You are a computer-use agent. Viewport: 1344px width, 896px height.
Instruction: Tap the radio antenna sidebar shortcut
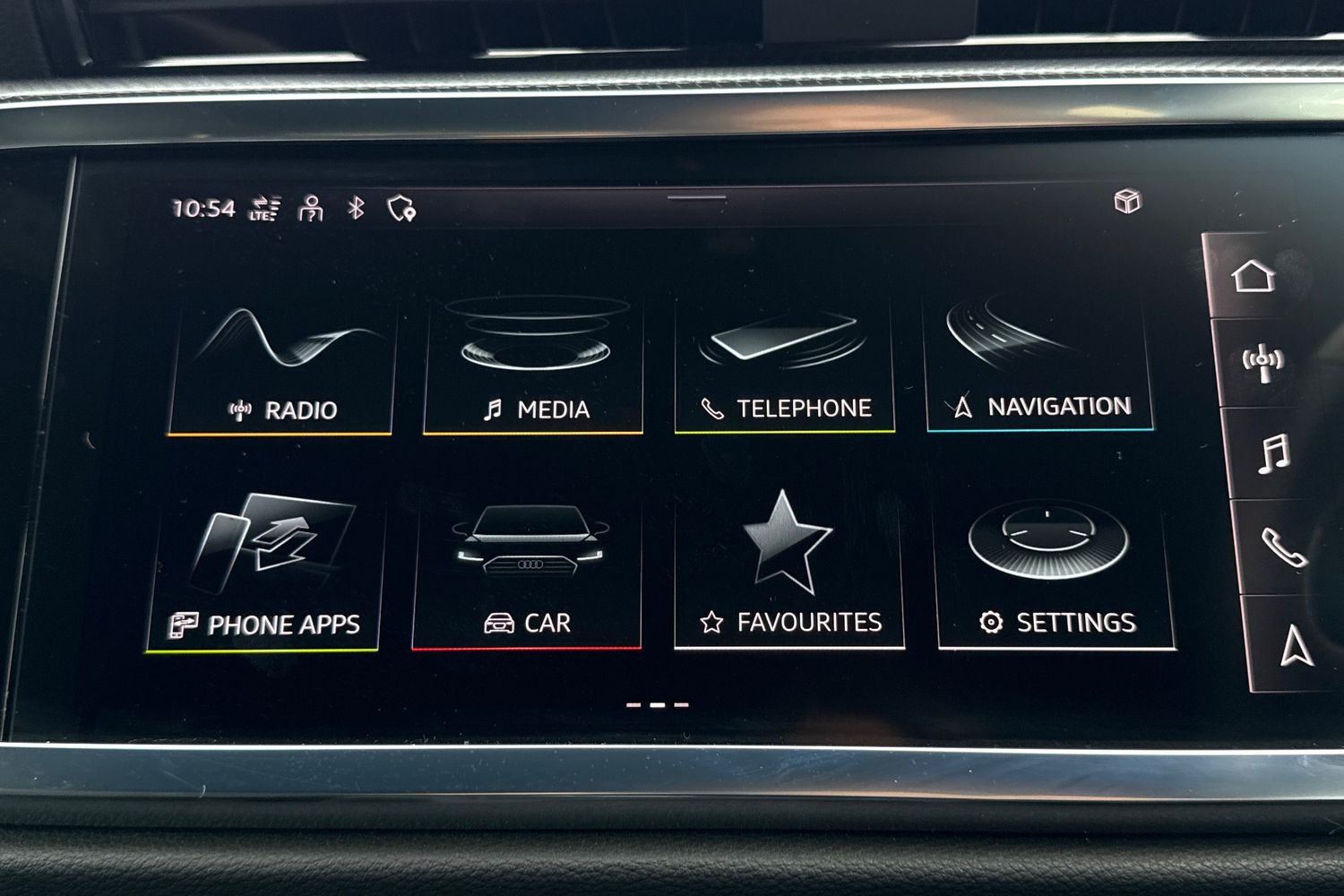[x=1262, y=363]
